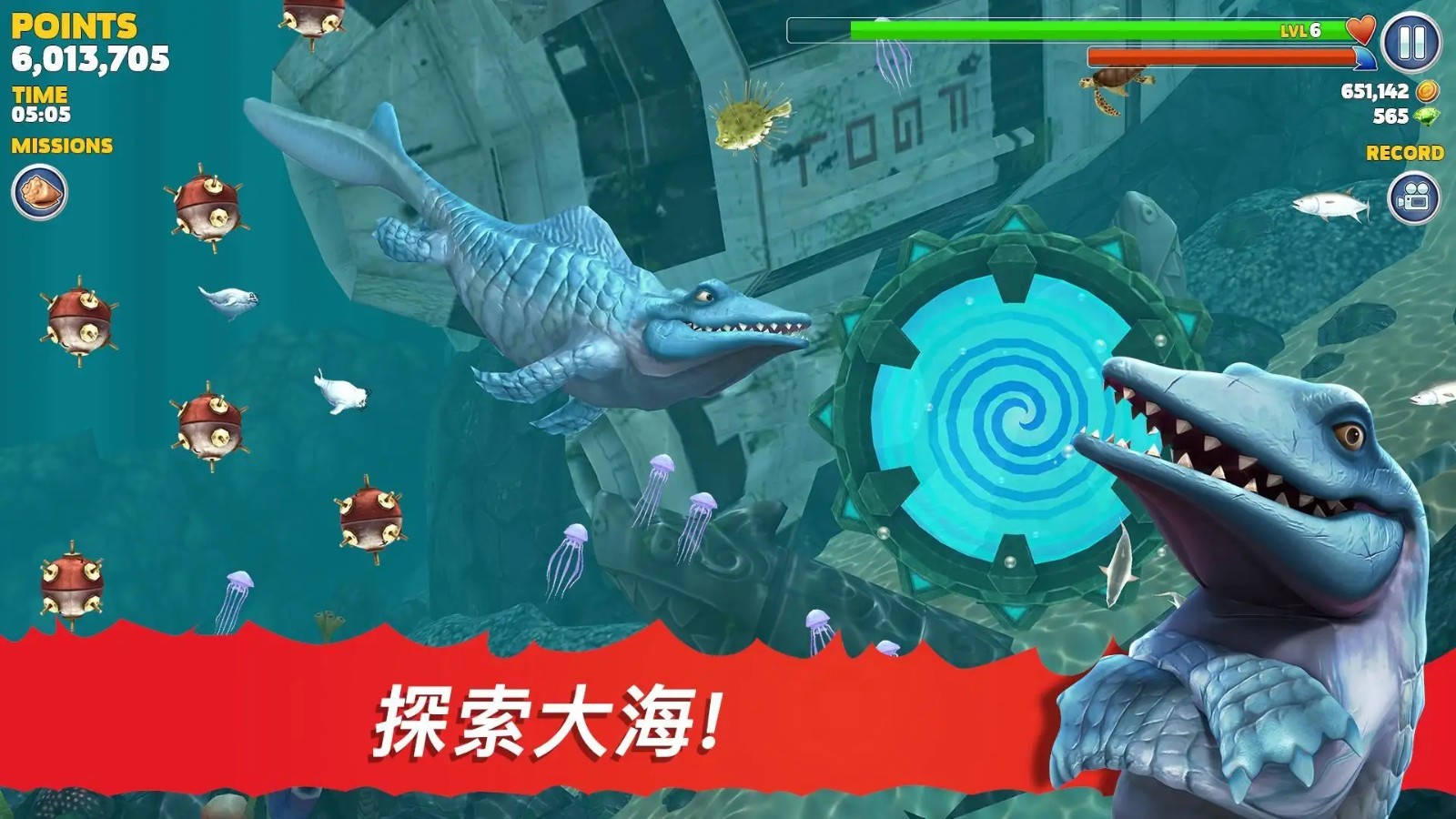Click the pause icon to toggle game state
Viewport: 1456px width, 819px height.
tap(1410, 44)
